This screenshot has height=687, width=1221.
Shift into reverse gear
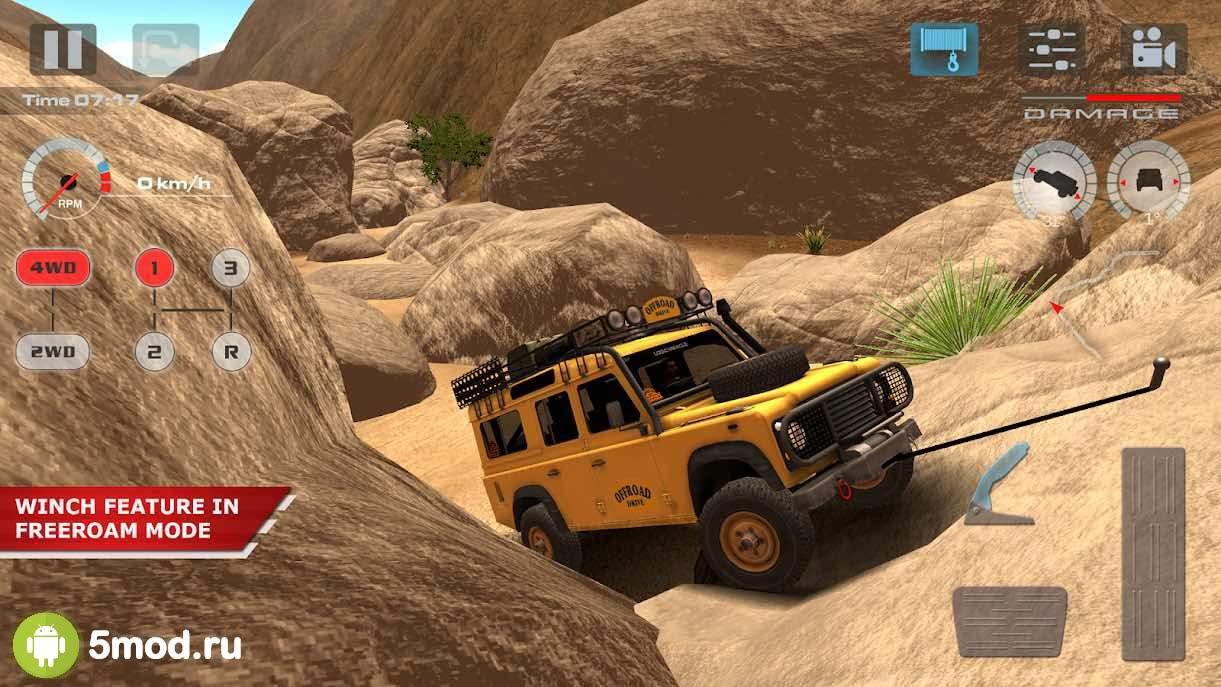coord(230,351)
